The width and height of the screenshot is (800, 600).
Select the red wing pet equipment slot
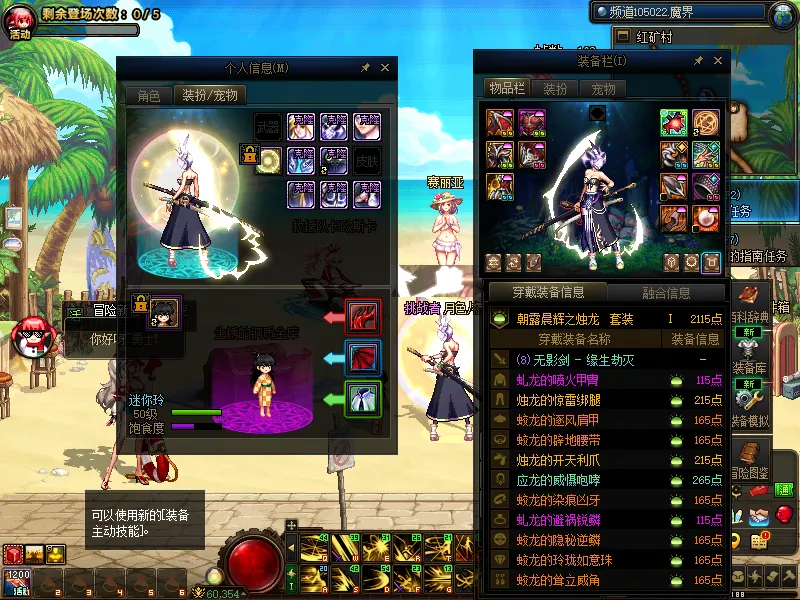click(x=362, y=358)
